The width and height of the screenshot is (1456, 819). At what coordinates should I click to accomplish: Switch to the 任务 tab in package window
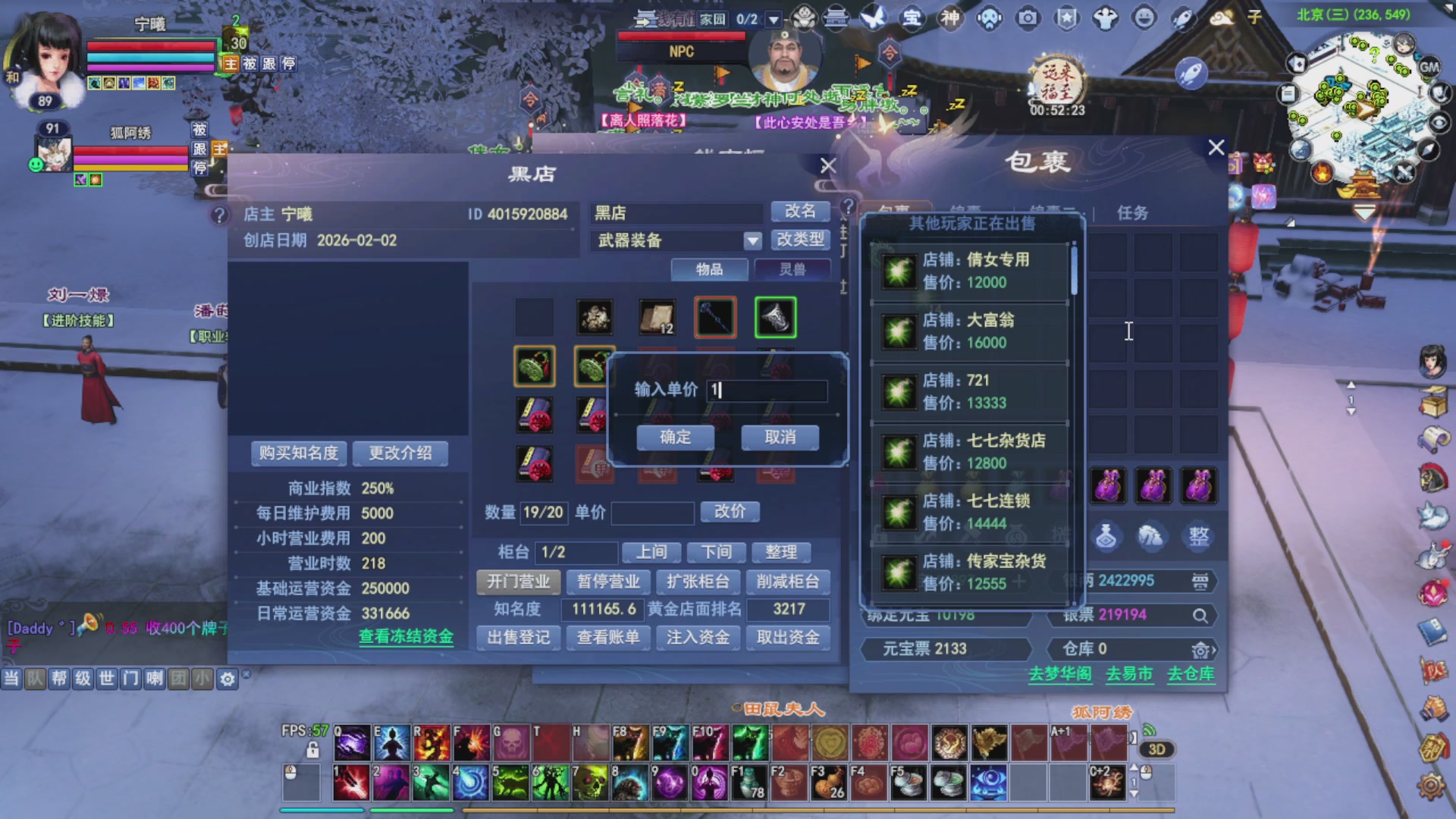[x=1131, y=213]
